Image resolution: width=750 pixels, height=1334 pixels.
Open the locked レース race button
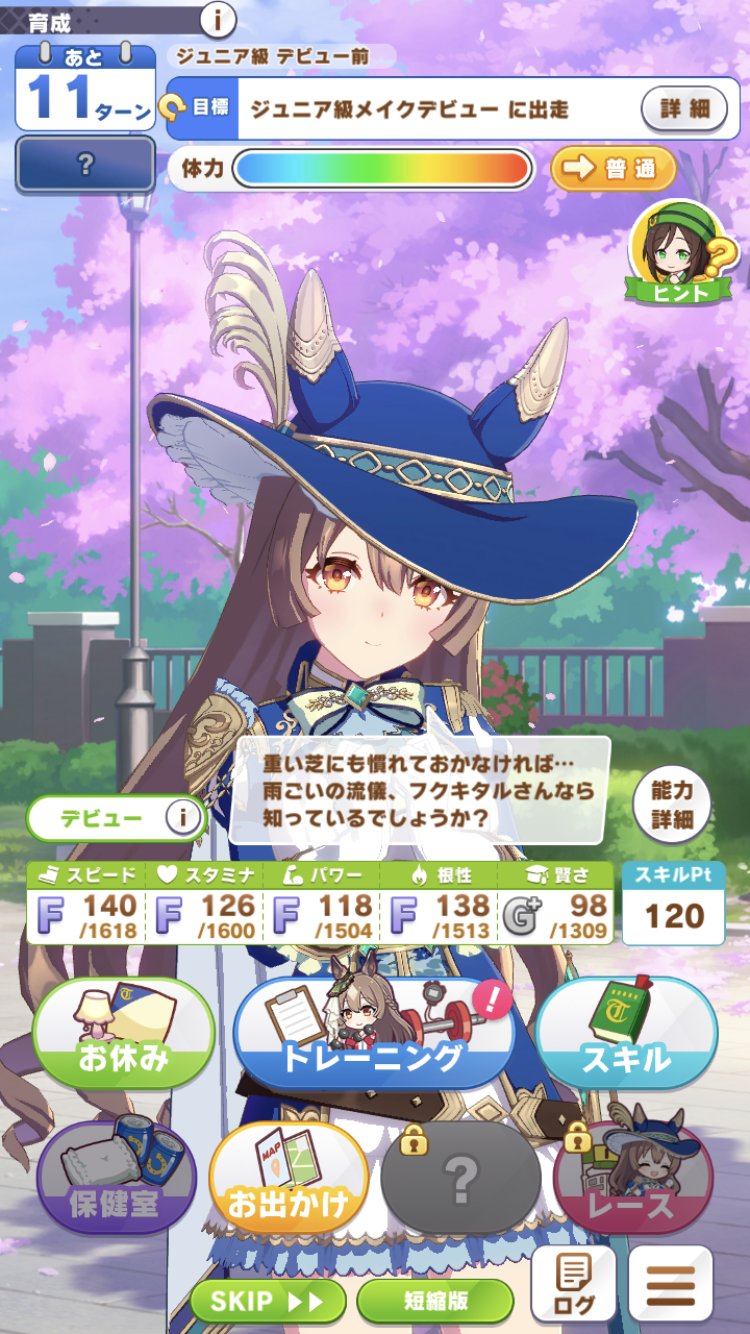633,1180
